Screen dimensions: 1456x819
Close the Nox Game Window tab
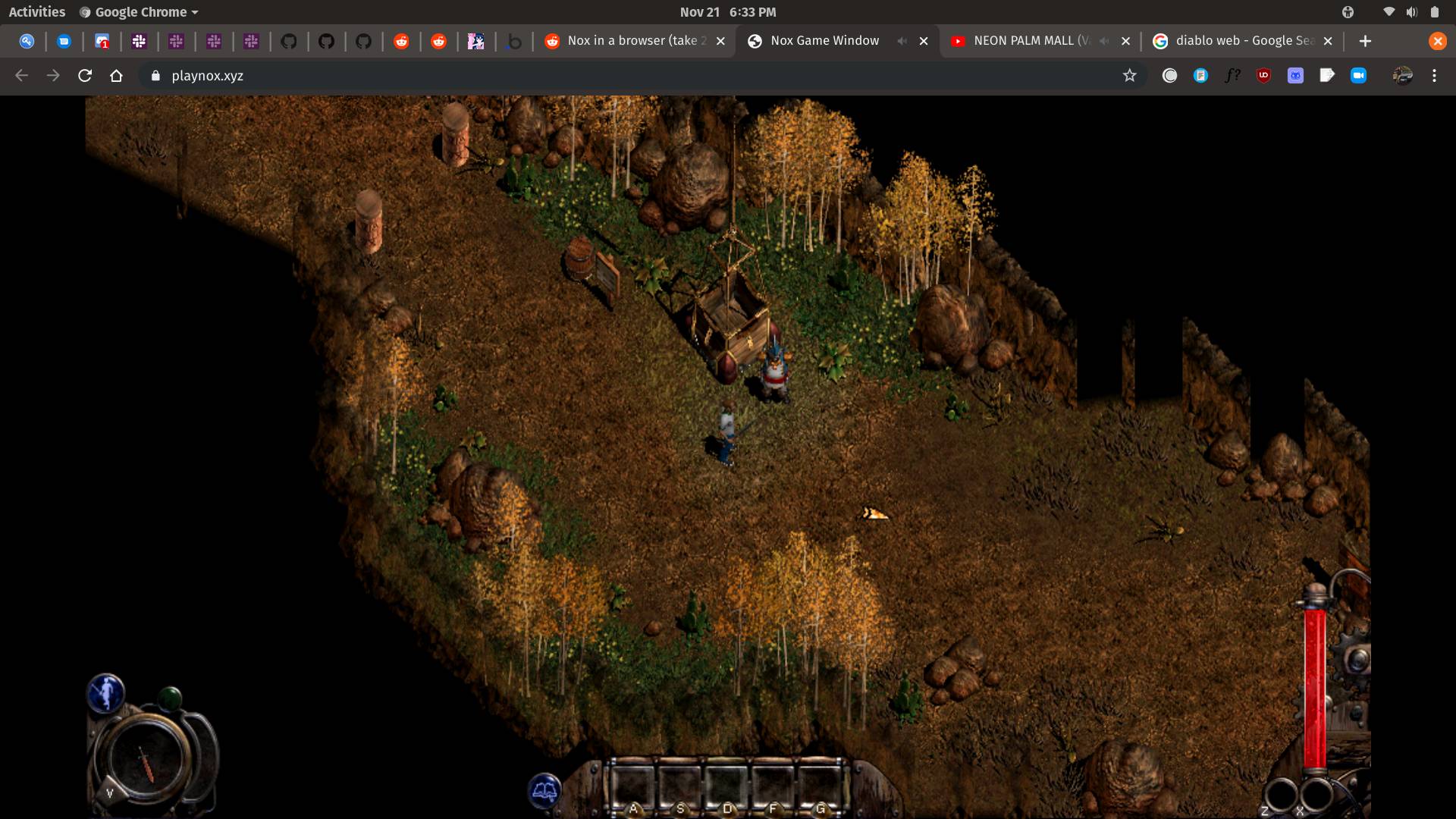point(924,41)
